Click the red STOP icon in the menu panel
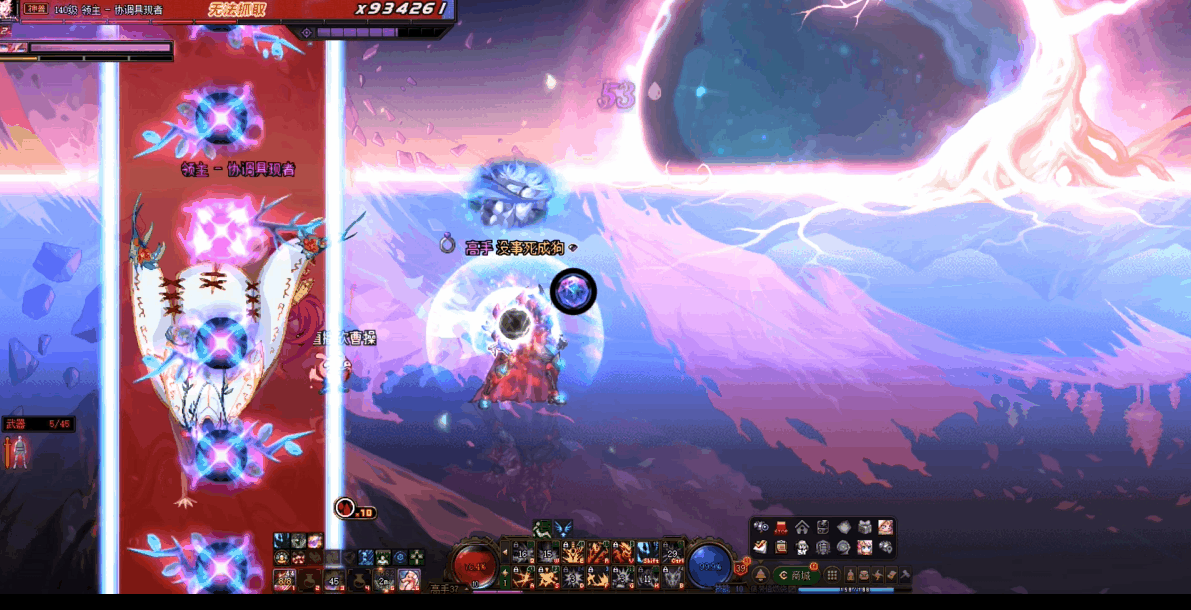Viewport: 1191px width, 610px height. point(781,528)
